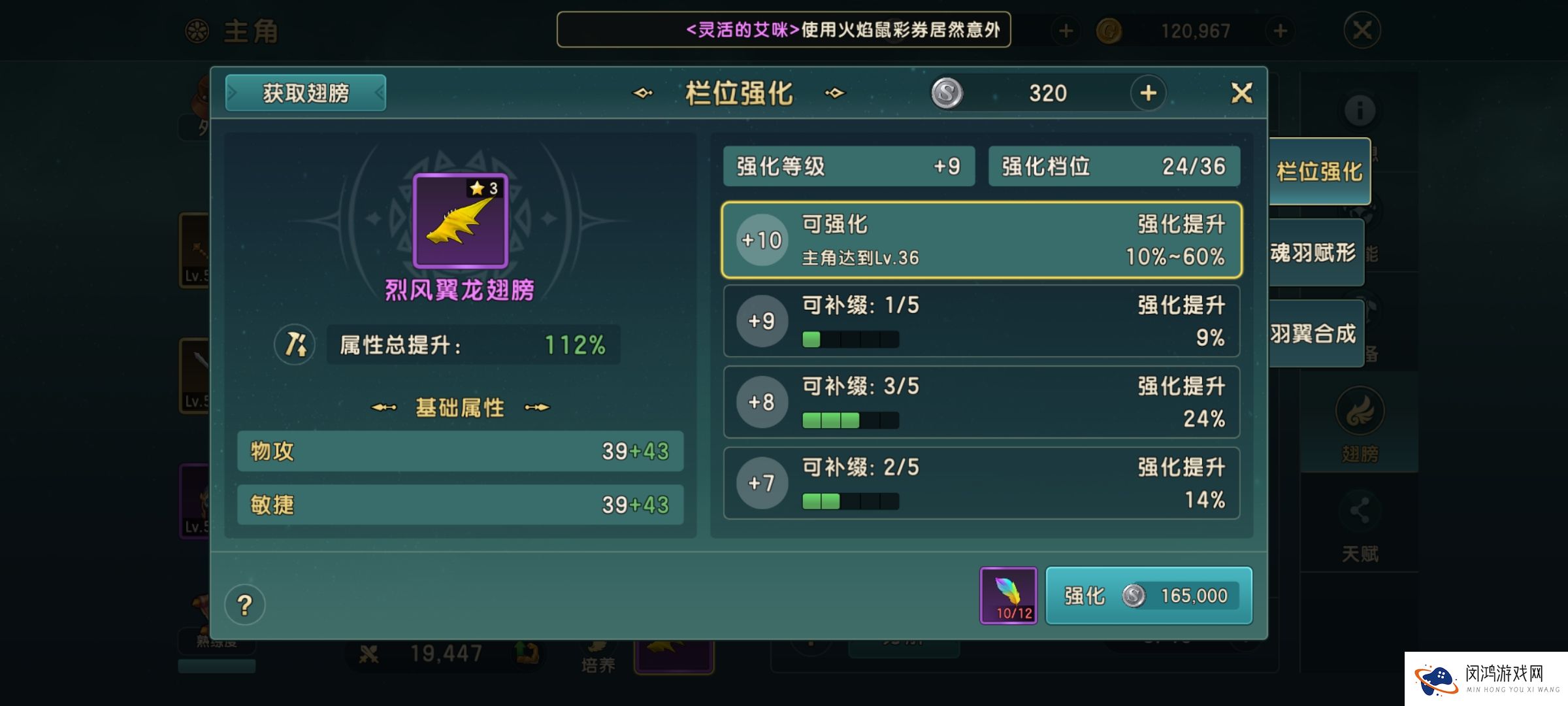Screen dimensions: 1568x706
Task: Switch to the 羽翼合成 tab
Action: tap(1315, 333)
